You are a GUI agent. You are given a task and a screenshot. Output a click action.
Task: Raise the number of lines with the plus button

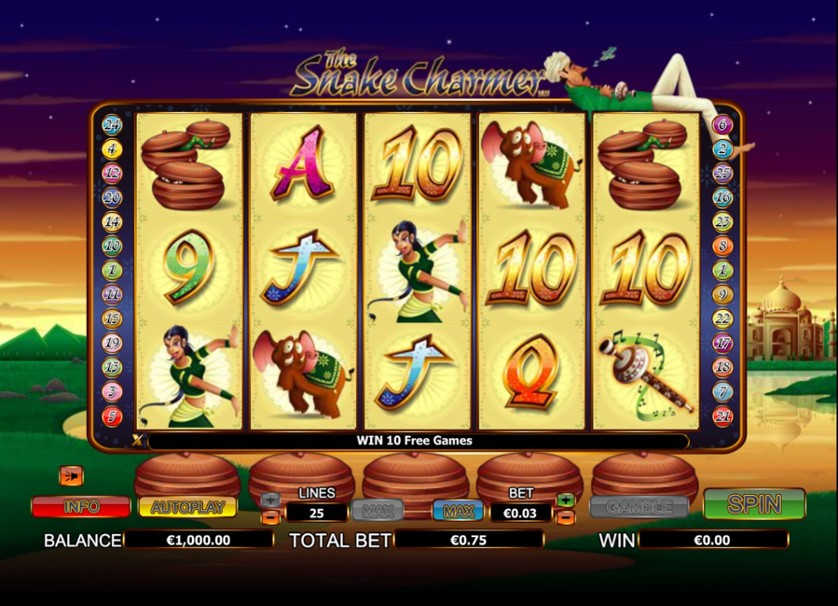pyautogui.click(x=270, y=499)
